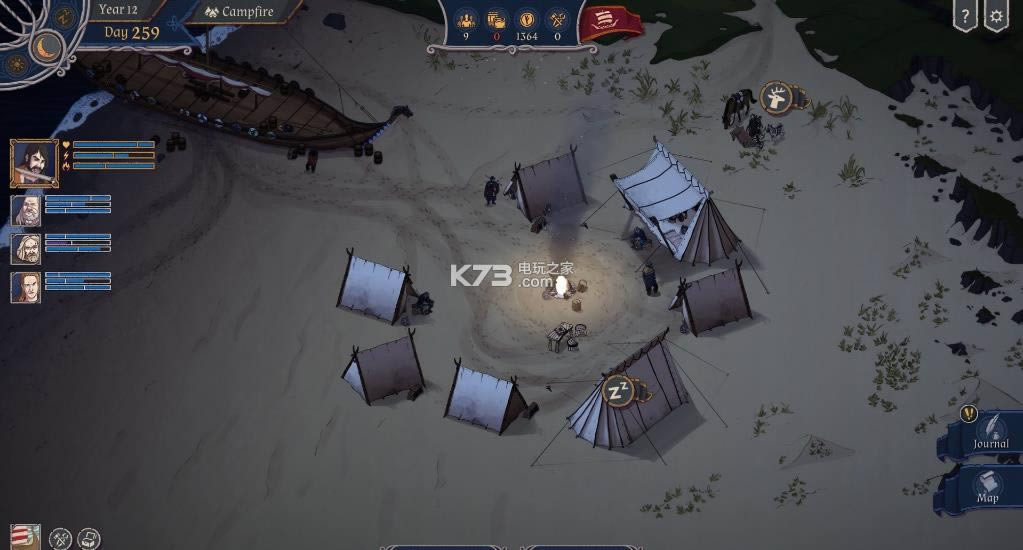The width and height of the screenshot is (1023, 550).
Task: Select the main hero portrait
Action: pyautogui.click(x=34, y=162)
